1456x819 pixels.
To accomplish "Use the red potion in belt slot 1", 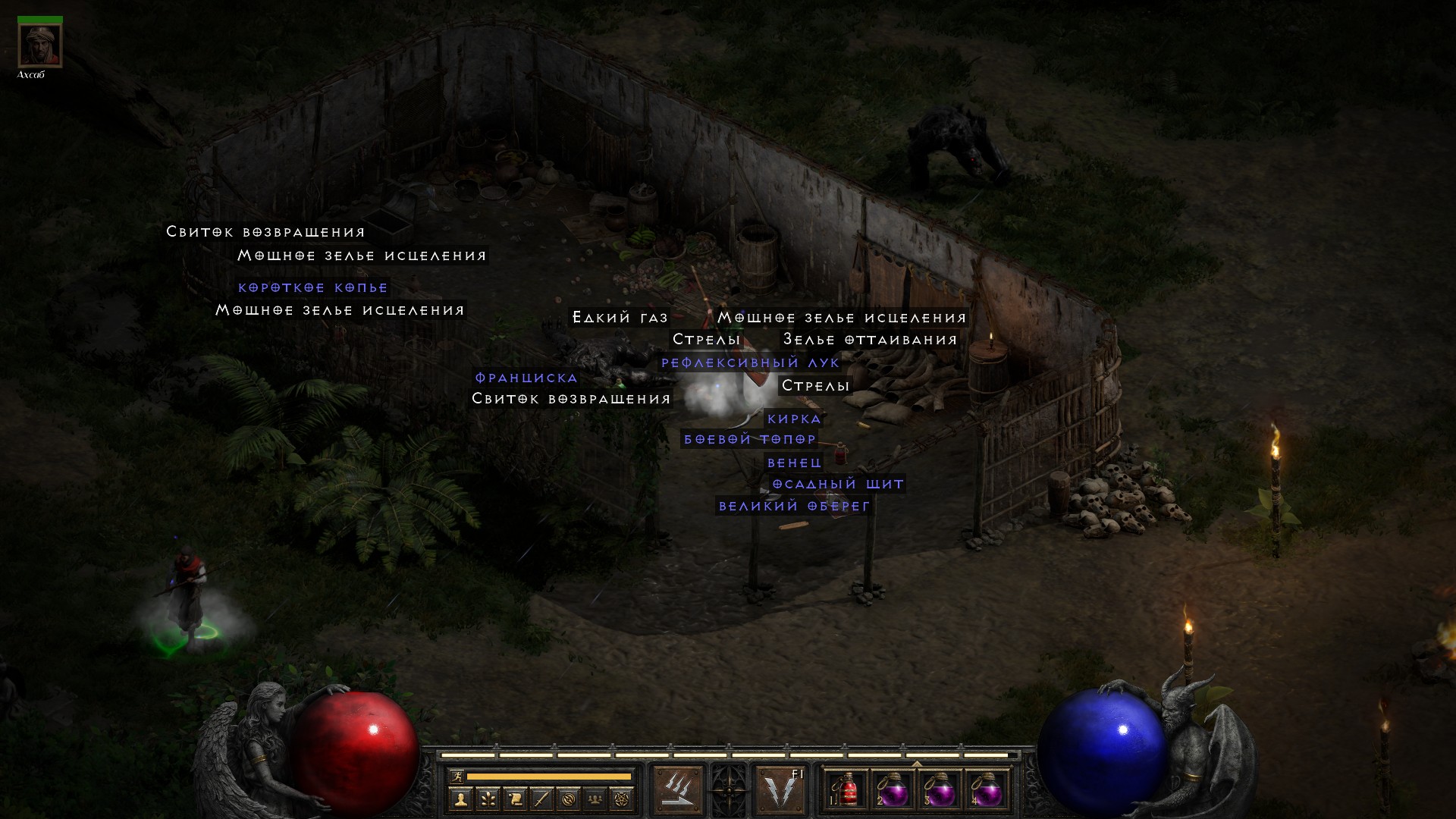I will tap(846, 790).
